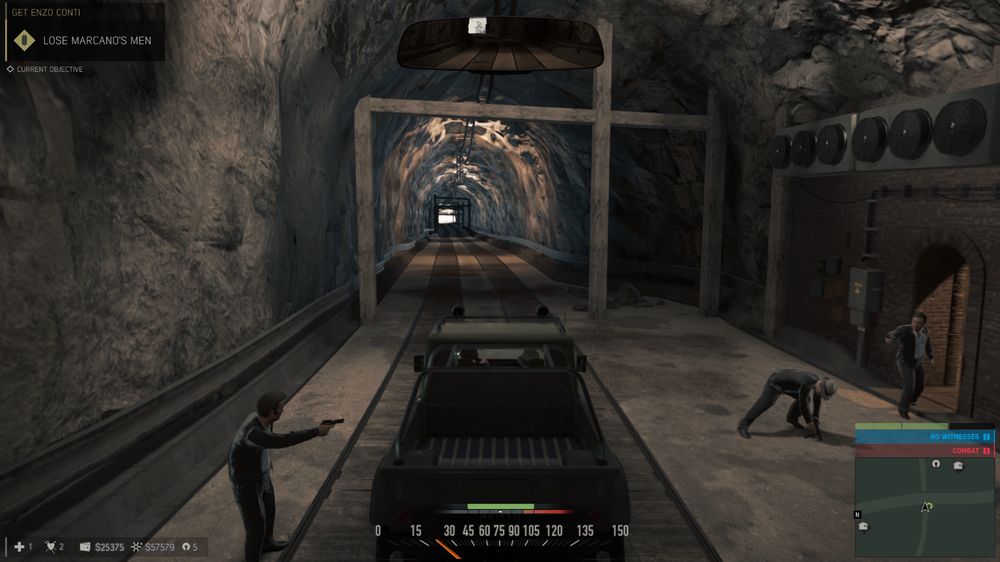Click the red Combat status indicator
The height and width of the screenshot is (562, 1000).
(x=924, y=451)
